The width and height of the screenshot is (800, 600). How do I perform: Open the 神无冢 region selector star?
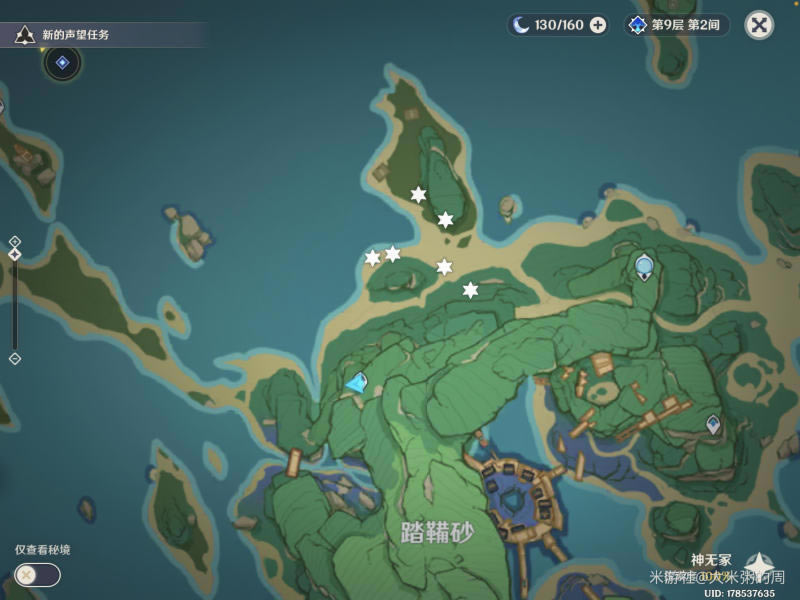click(759, 566)
